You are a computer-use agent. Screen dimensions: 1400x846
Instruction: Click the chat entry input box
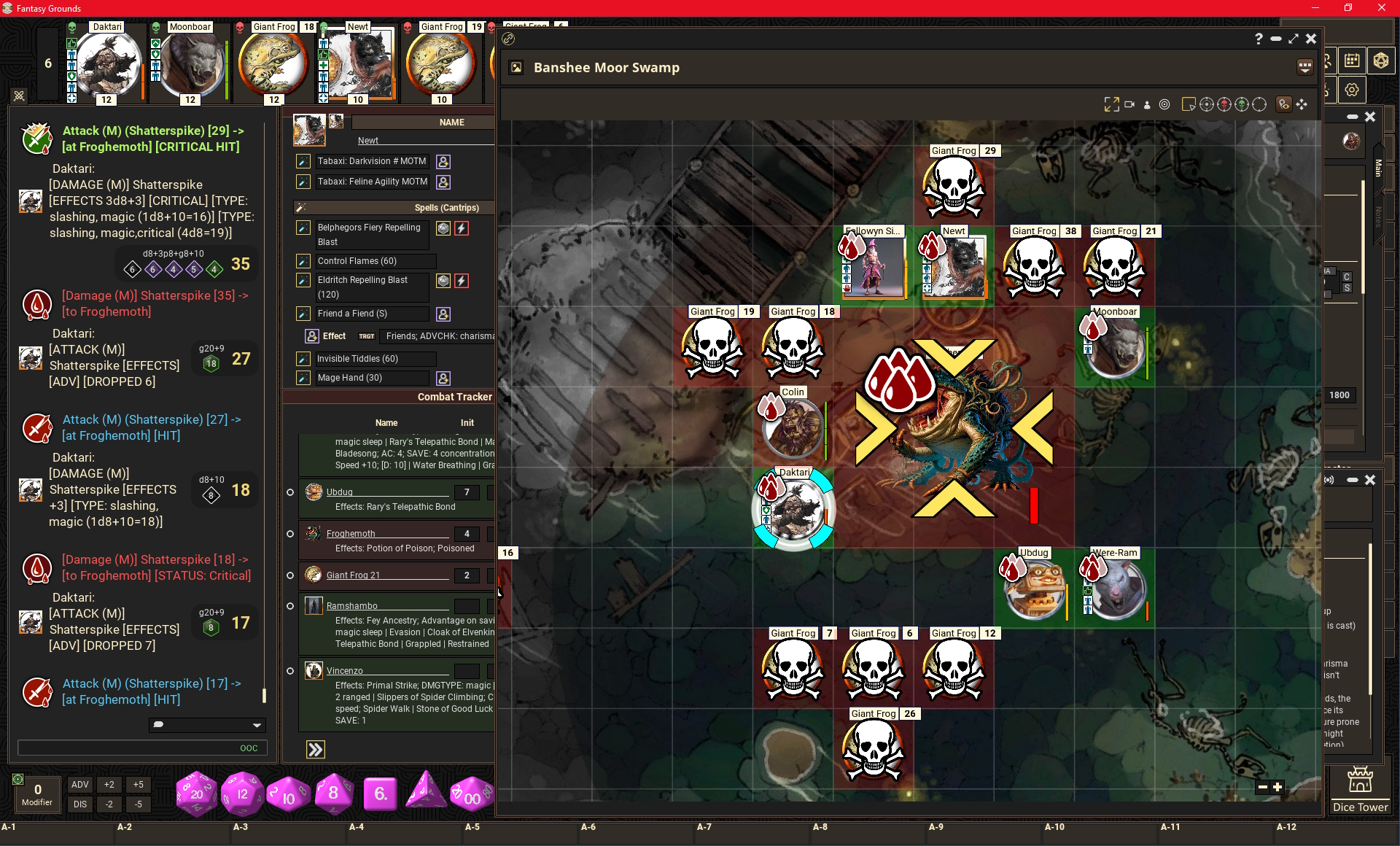[x=128, y=748]
